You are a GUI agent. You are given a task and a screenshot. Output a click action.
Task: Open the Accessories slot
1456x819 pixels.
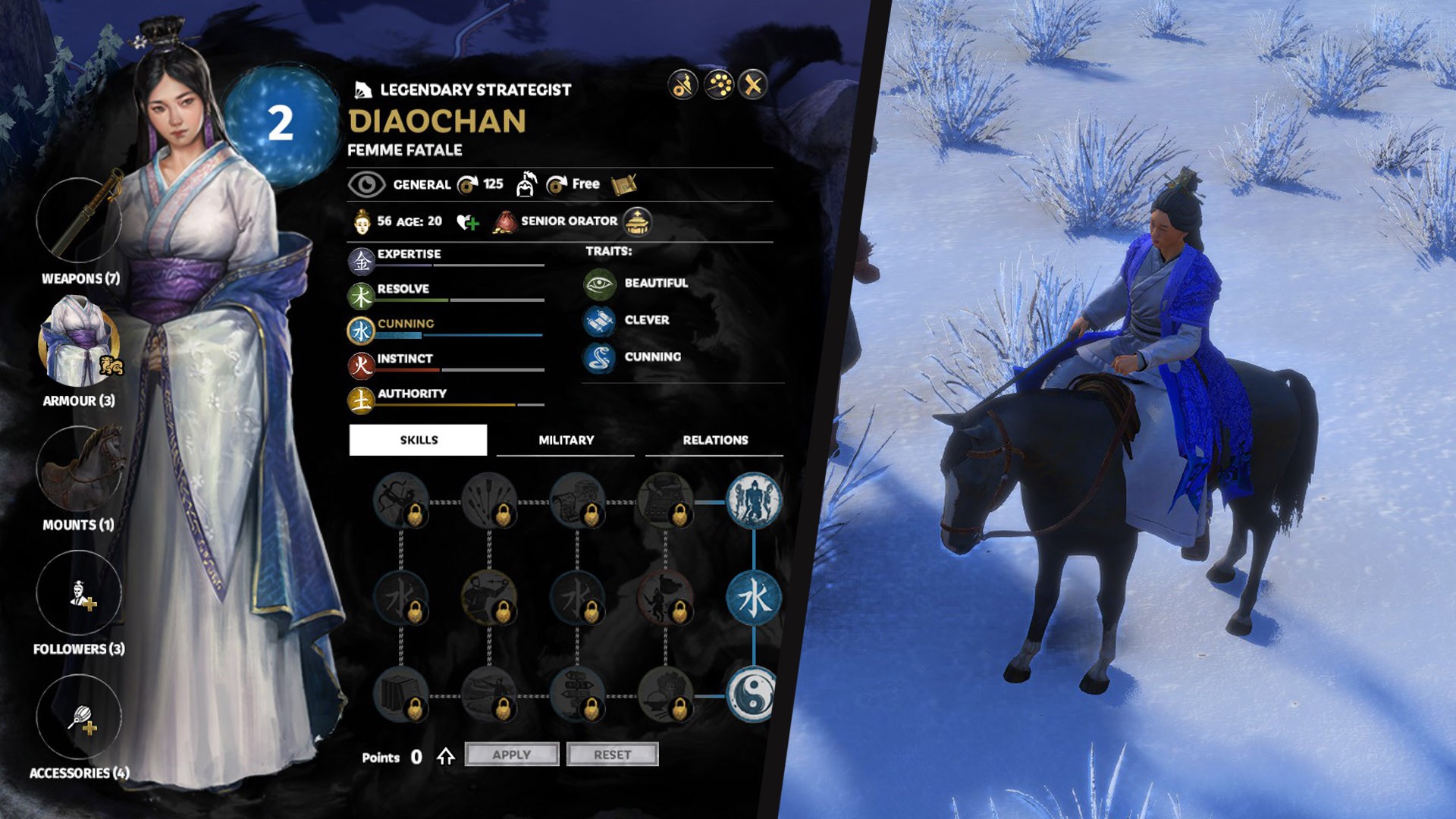pos(79,717)
